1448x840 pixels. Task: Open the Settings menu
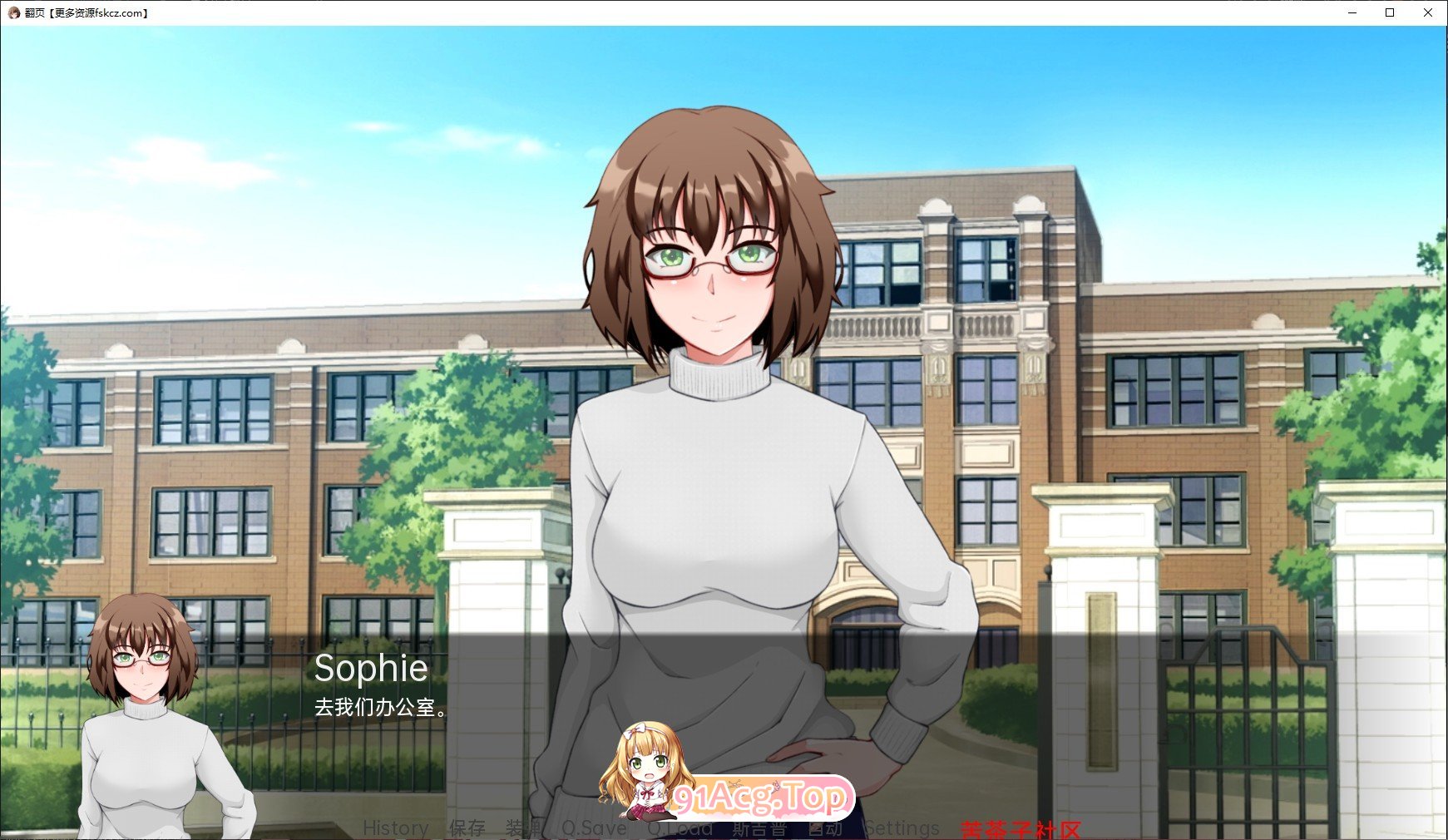click(x=902, y=828)
